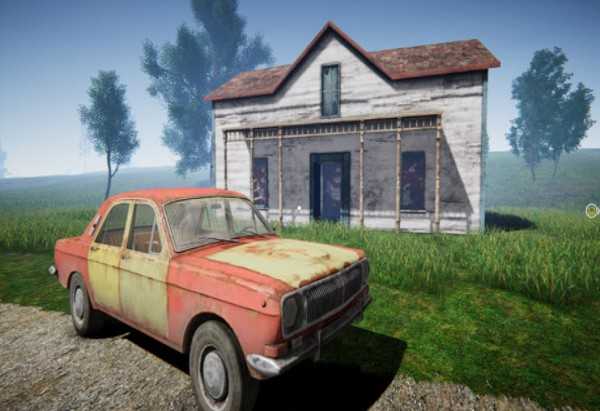
Task: Click the small white circular HUD icon
Action: pos(592,211)
